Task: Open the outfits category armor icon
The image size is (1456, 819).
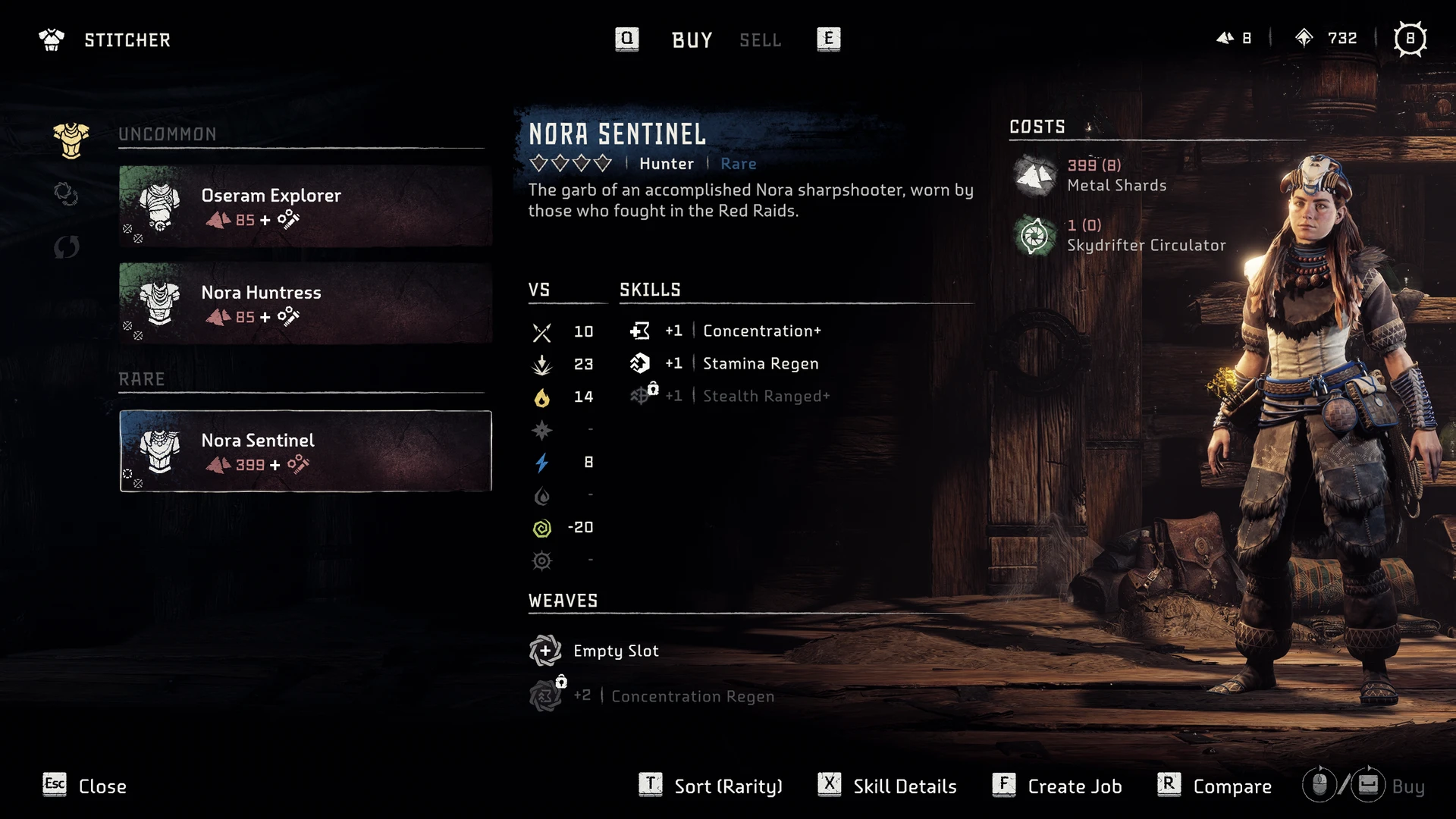Action: pyautogui.click(x=71, y=140)
